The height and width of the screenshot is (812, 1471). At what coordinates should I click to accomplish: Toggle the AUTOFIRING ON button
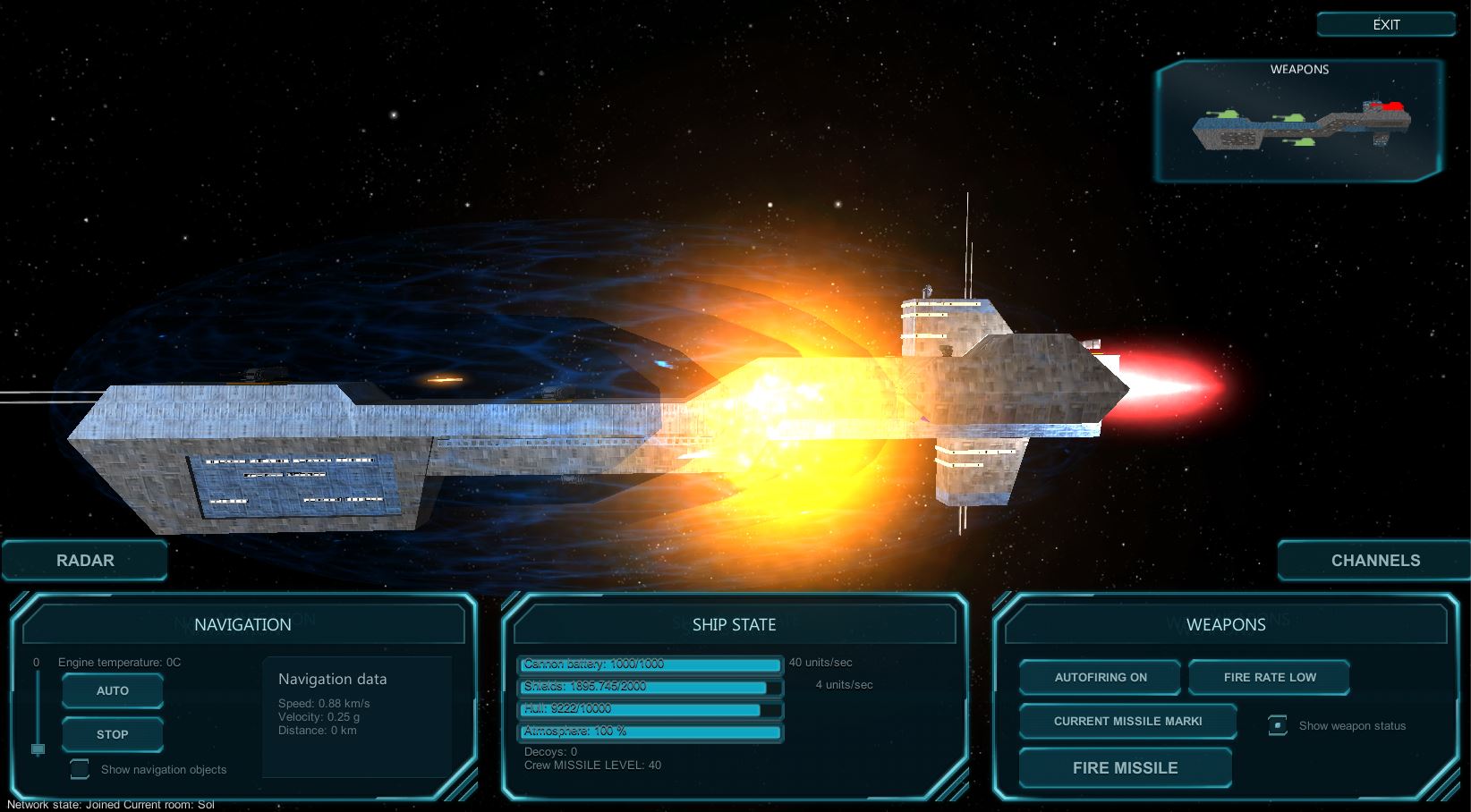click(x=1100, y=678)
